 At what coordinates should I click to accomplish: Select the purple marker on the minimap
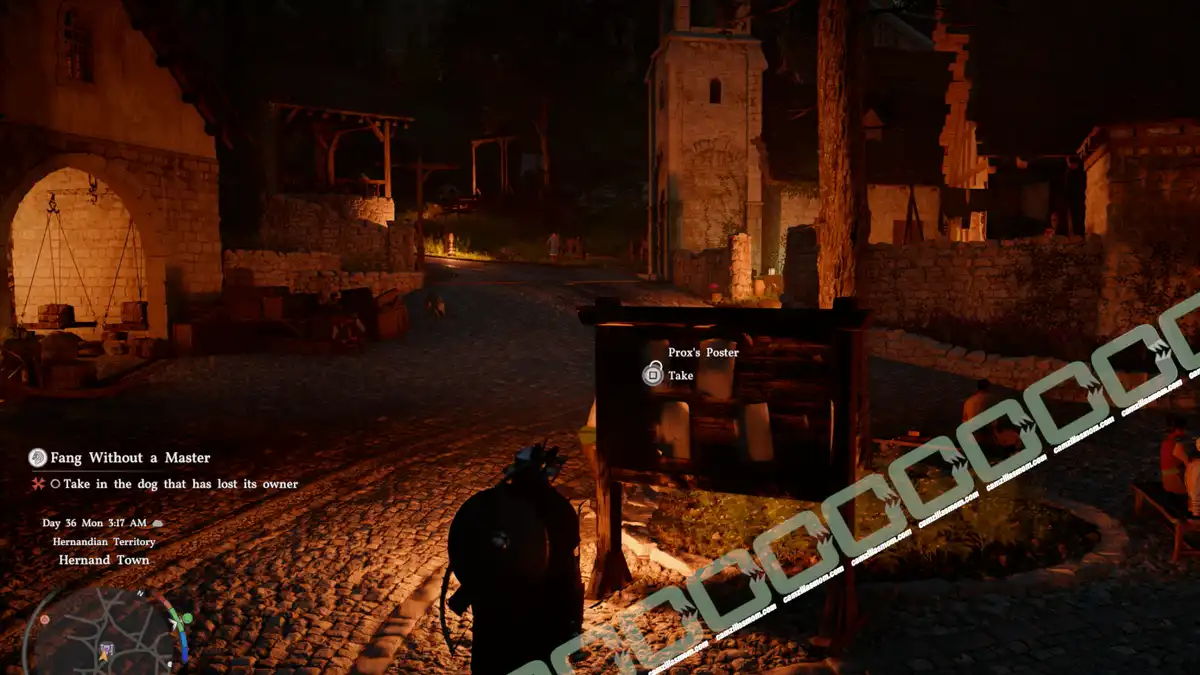point(107,650)
